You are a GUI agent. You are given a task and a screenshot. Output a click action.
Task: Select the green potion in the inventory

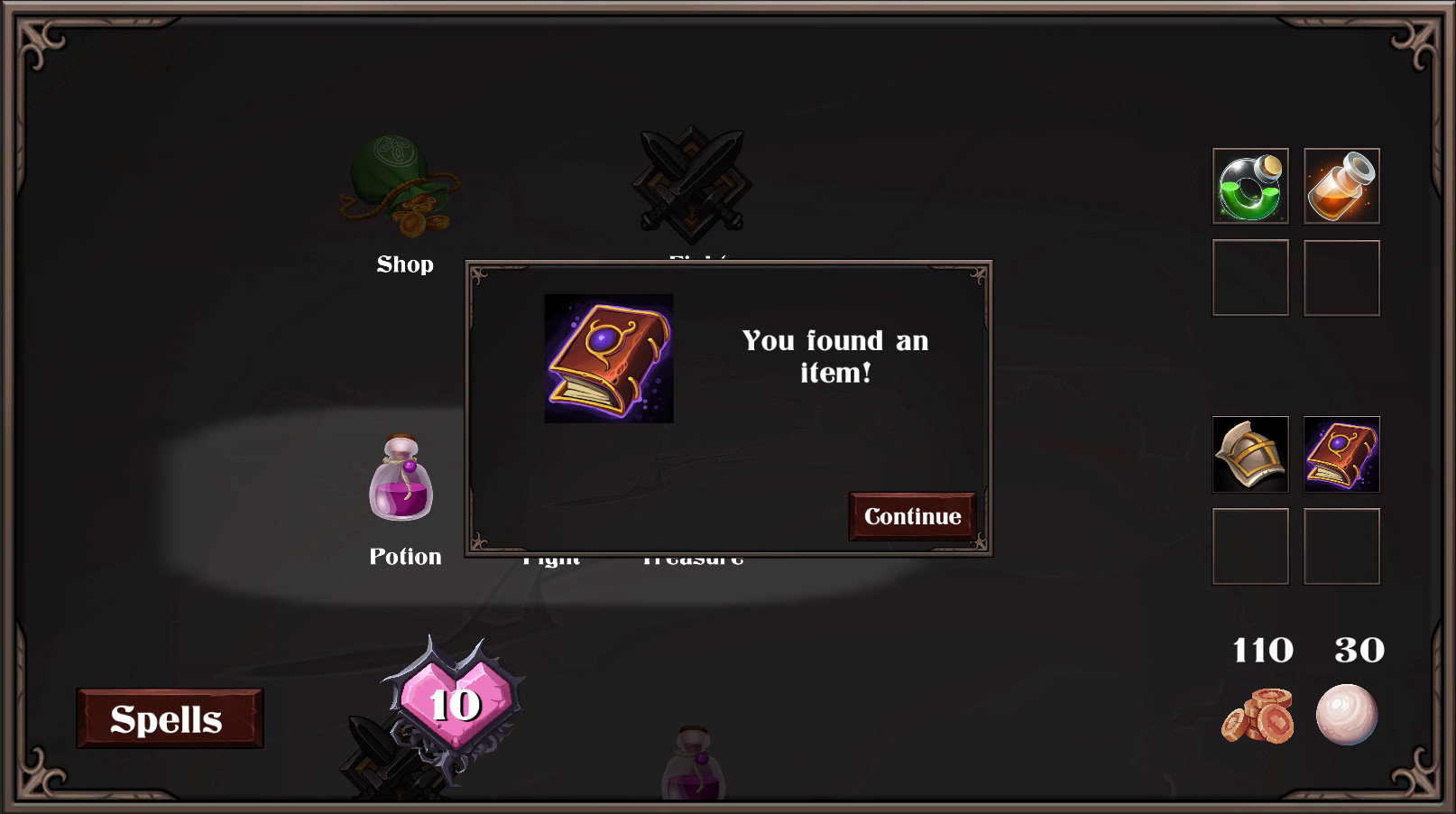pyautogui.click(x=1249, y=186)
